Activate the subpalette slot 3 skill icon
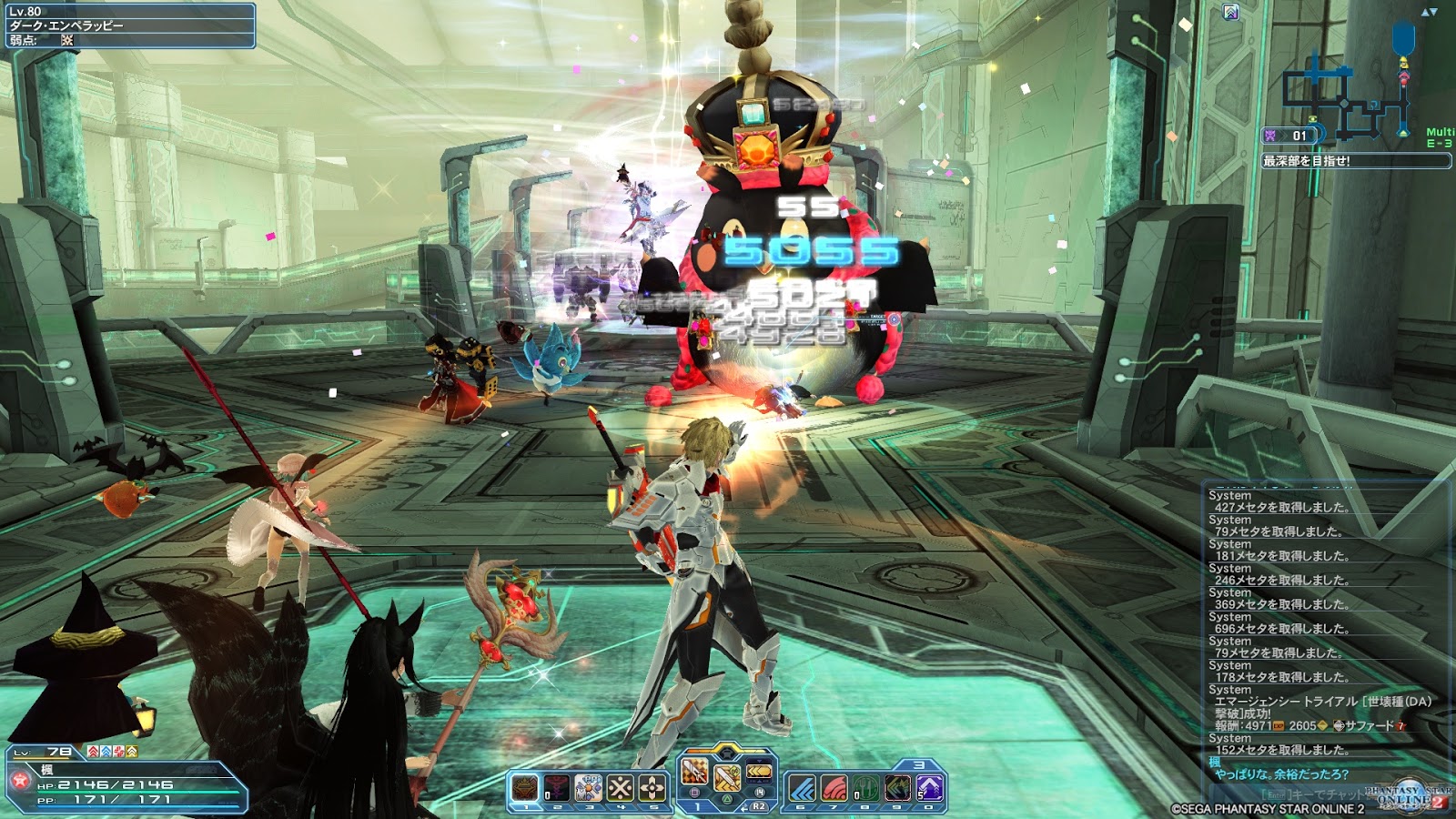This screenshot has height=819, width=1456. pos(589,787)
